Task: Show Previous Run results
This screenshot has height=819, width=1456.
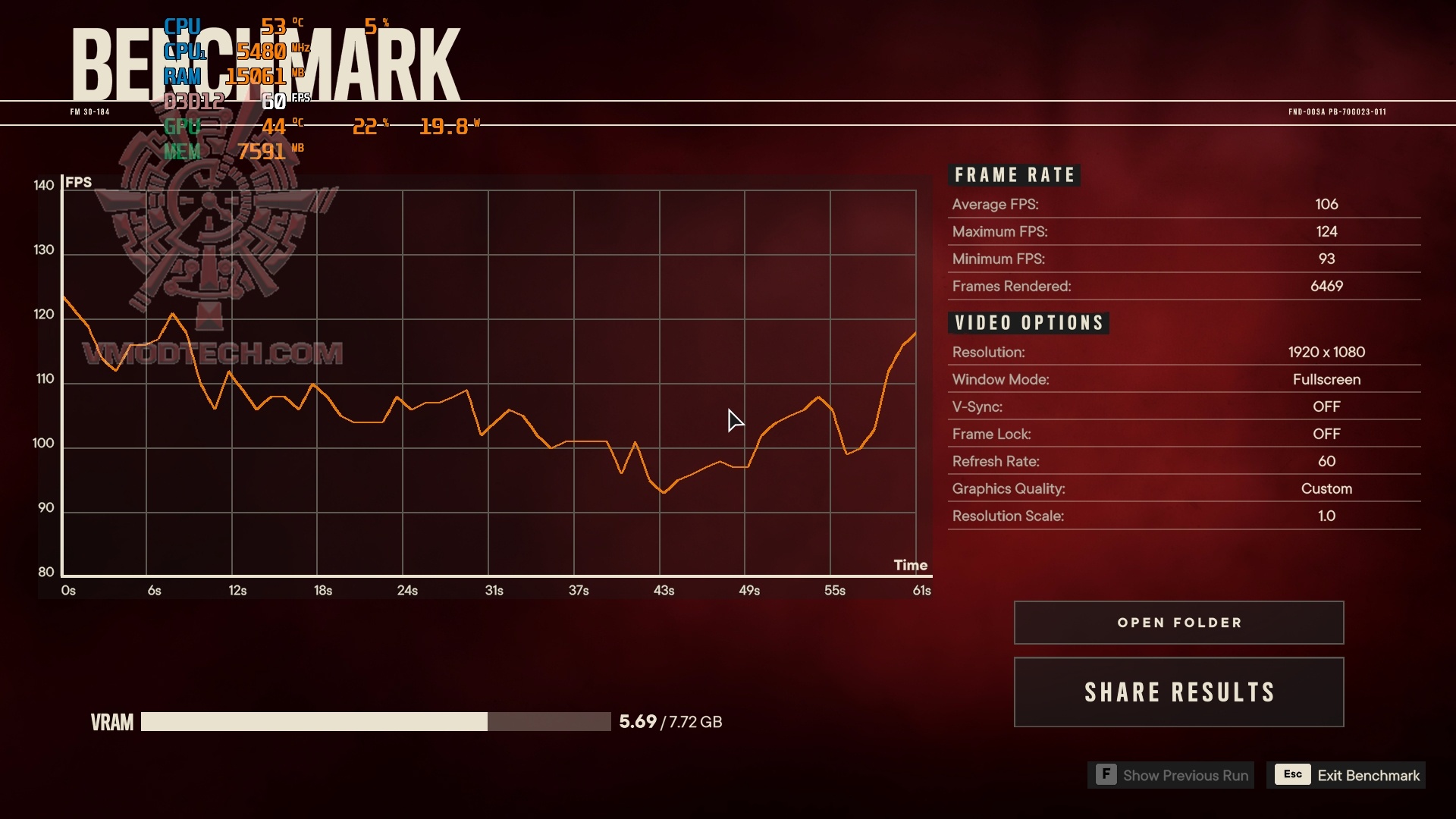Action: 1171,775
